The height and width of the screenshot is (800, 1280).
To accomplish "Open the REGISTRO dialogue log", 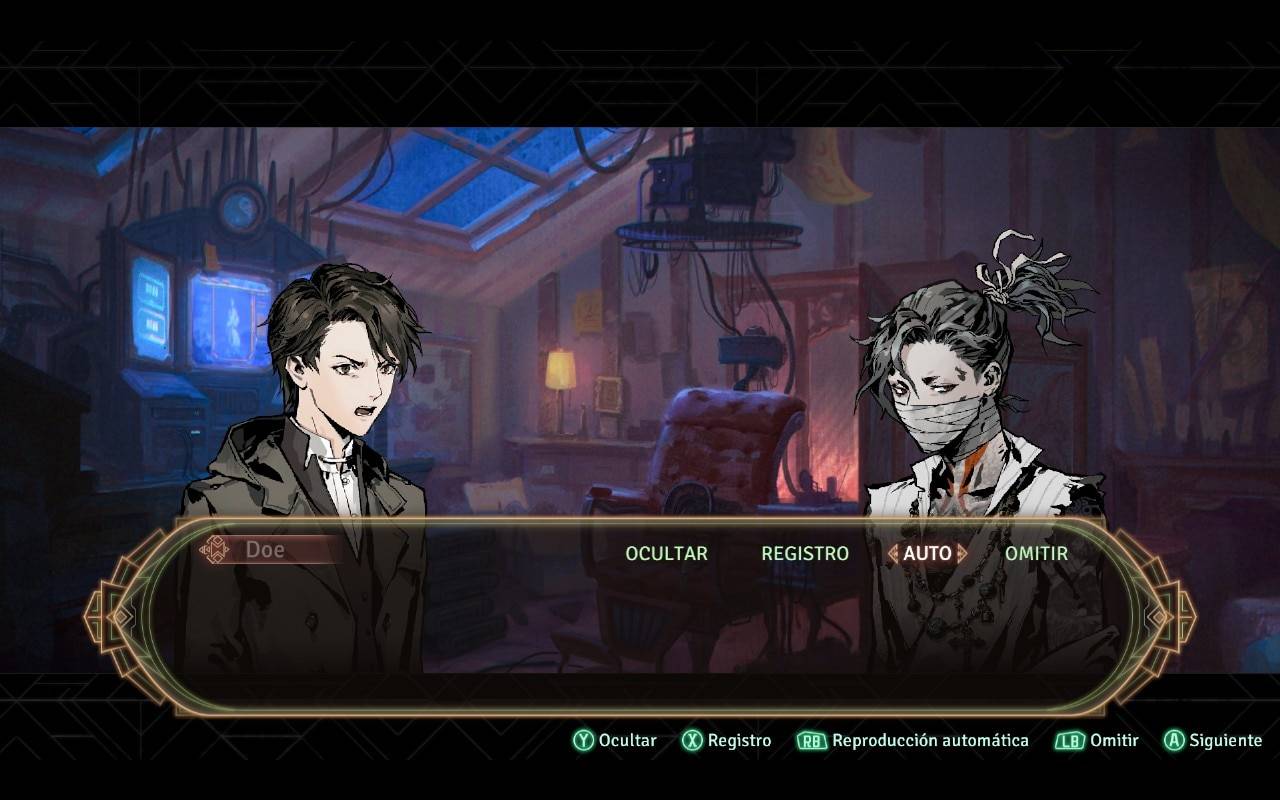I will [x=804, y=553].
